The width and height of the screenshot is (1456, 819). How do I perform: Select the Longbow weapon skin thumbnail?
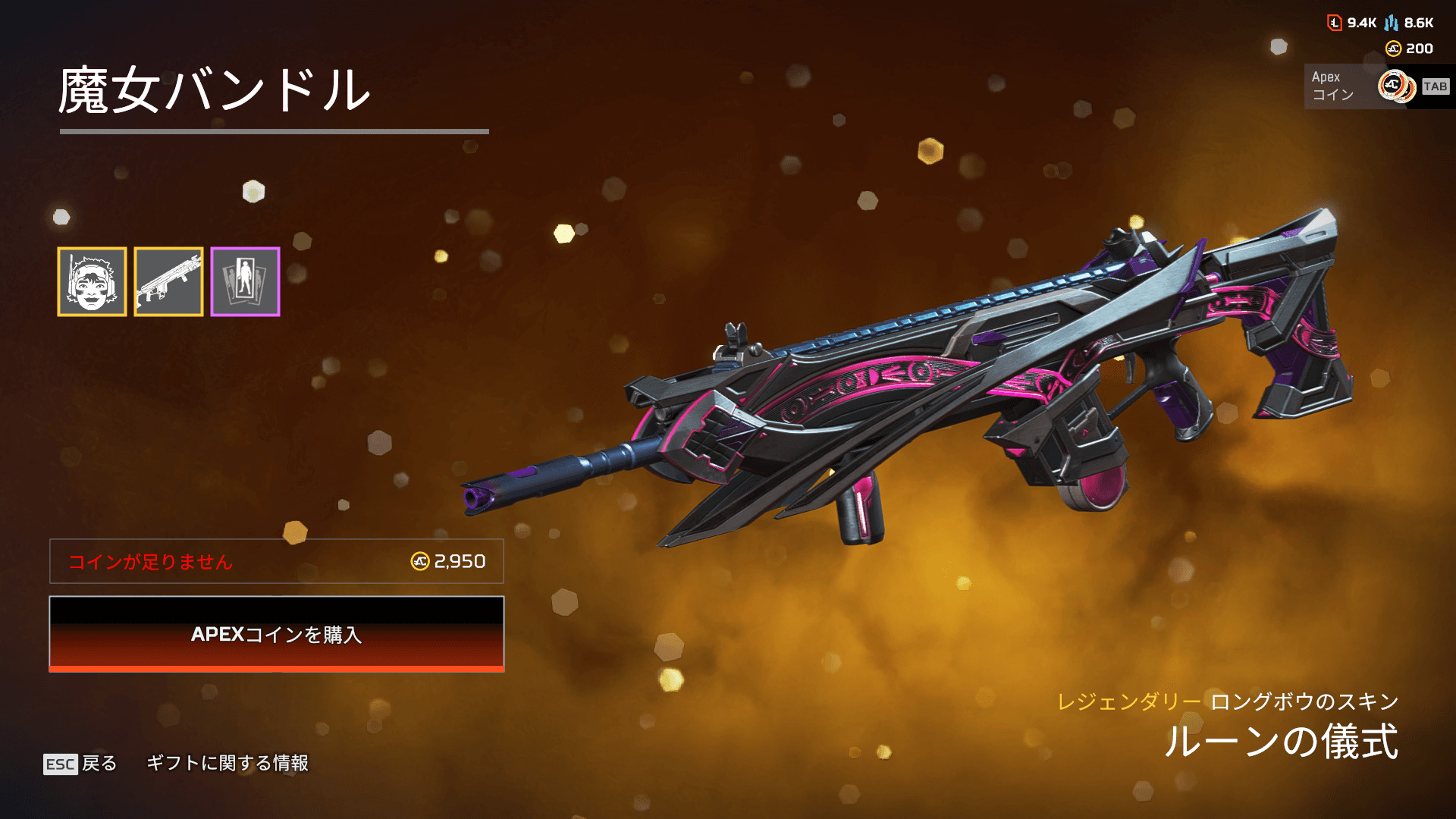pyautogui.click(x=168, y=281)
